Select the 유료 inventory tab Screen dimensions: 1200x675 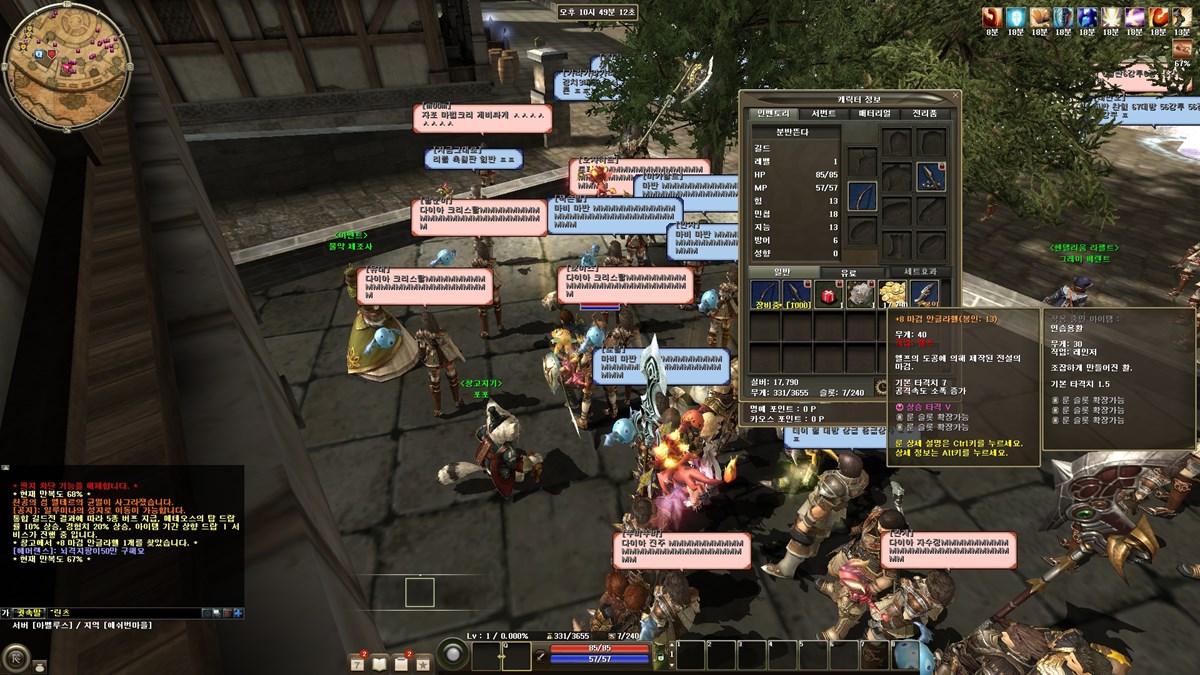coord(846,272)
